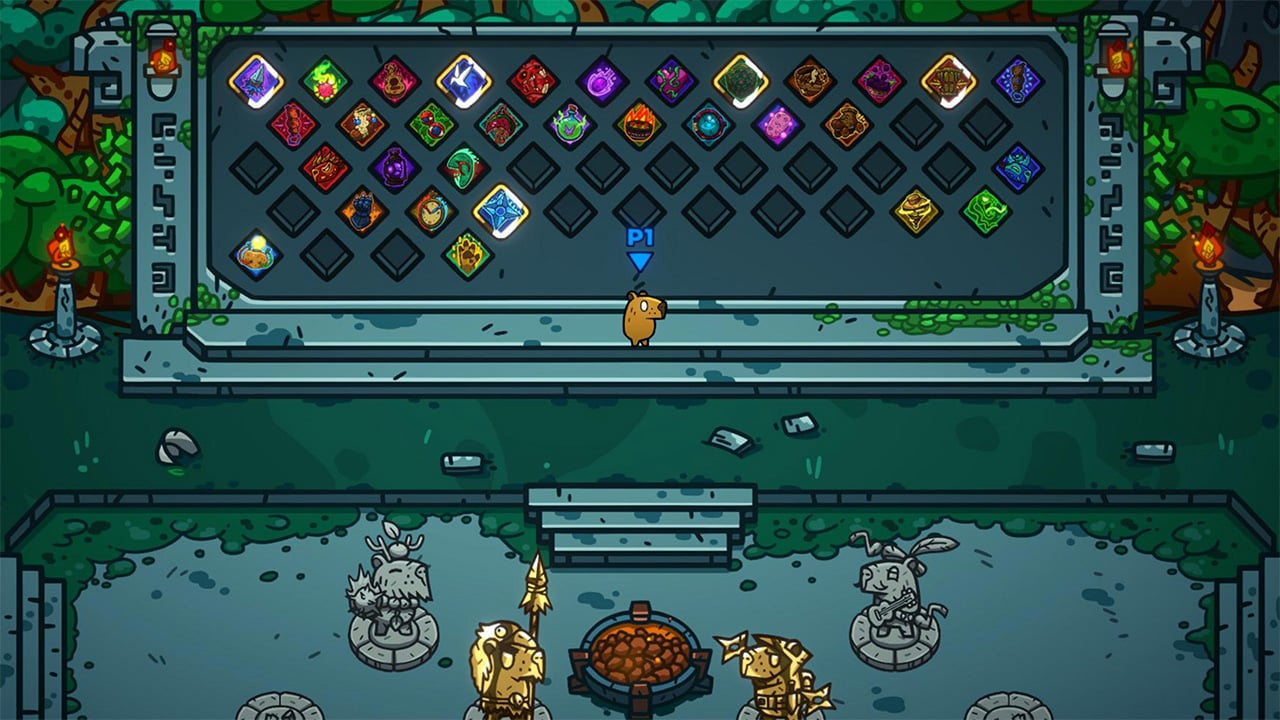Select the purple potion bottle badge

point(600,81)
